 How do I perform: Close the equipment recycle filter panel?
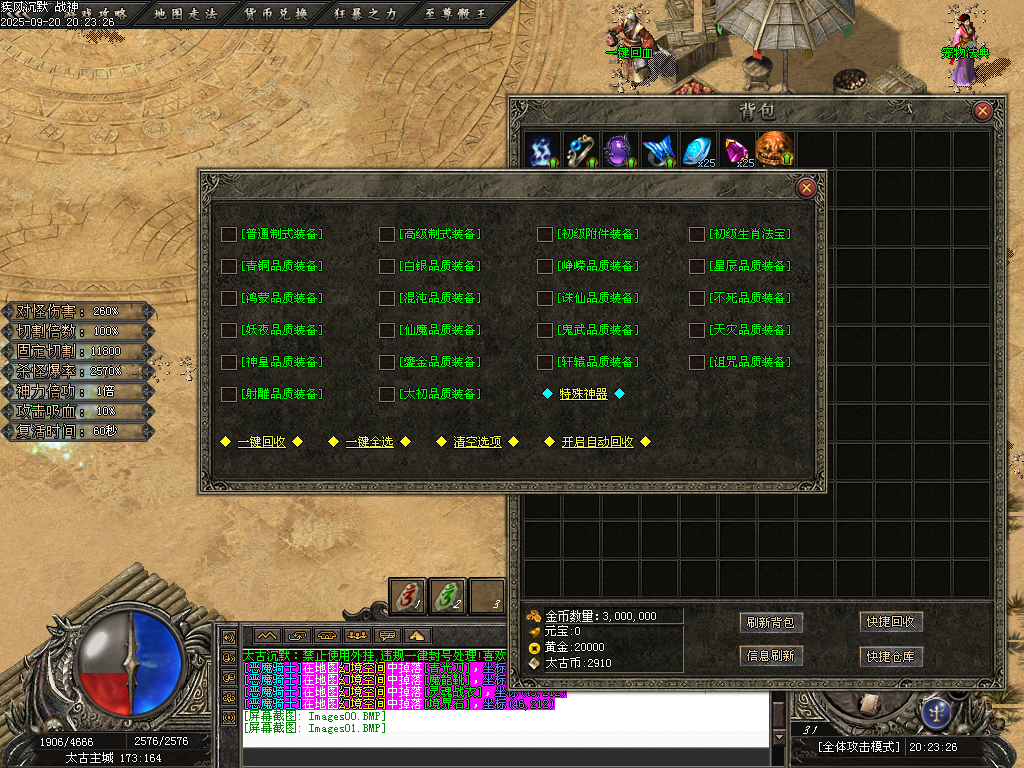pyautogui.click(x=806, y=187)
